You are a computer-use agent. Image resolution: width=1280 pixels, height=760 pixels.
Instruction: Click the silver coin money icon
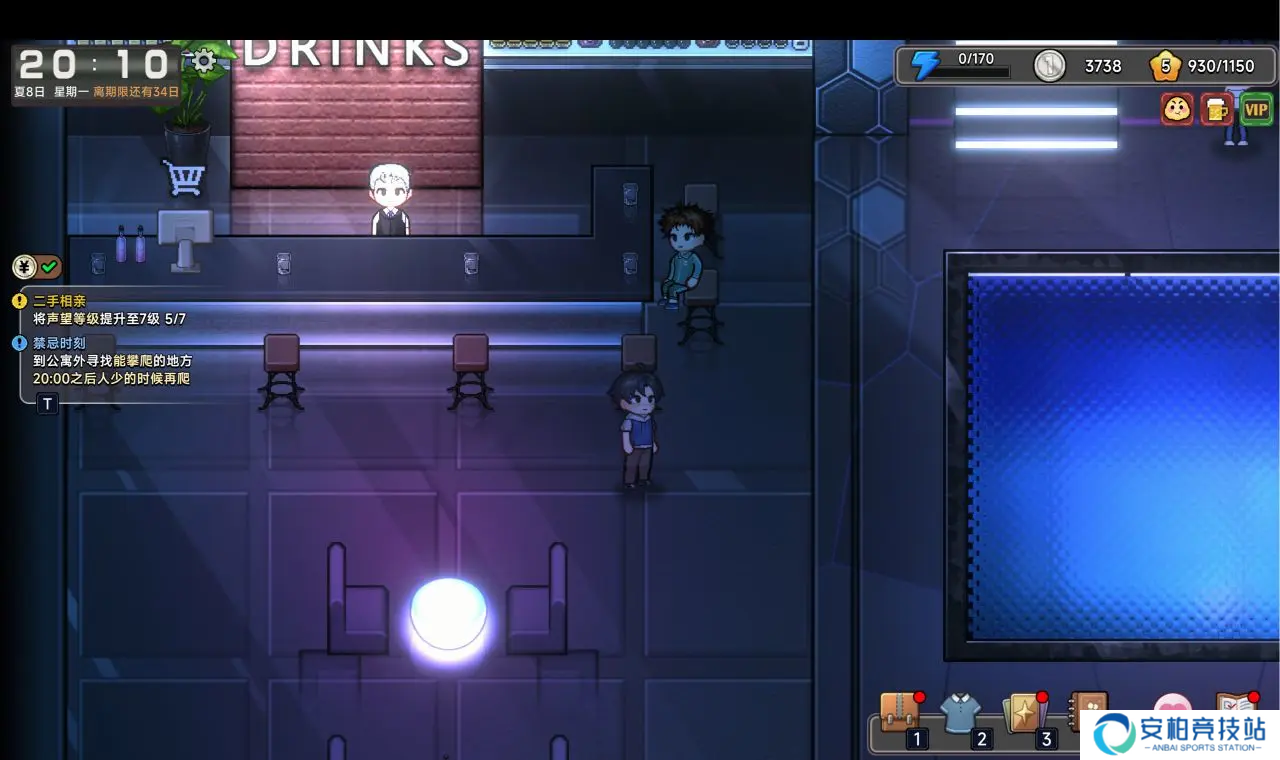point(1049,66)
